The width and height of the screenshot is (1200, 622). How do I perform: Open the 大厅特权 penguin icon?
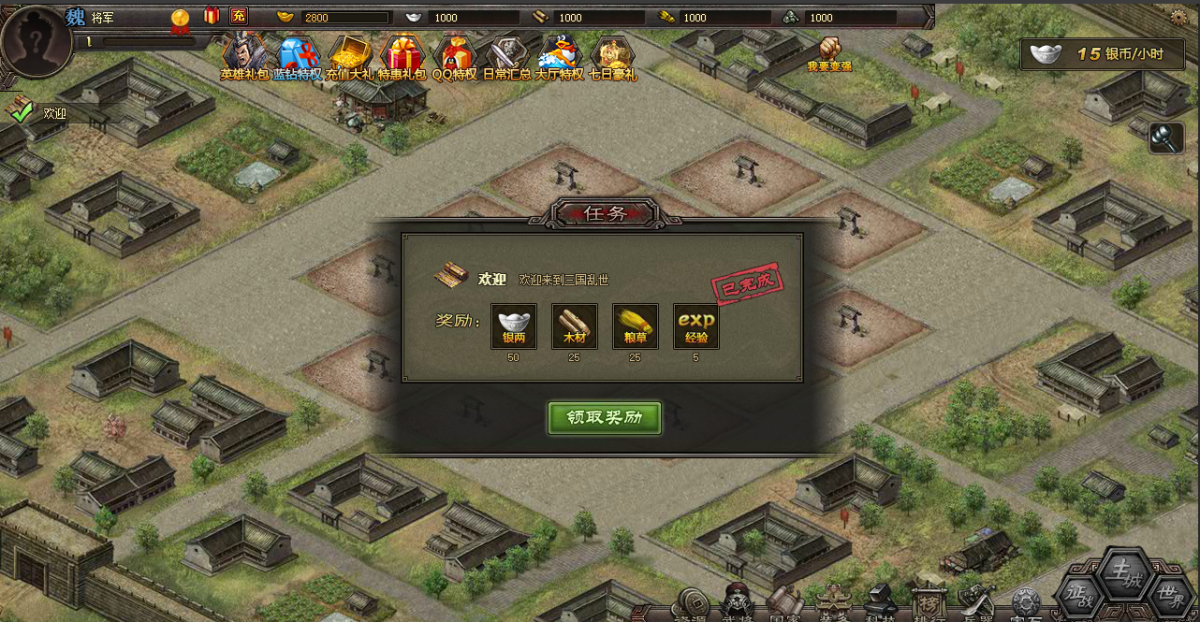(x=559, y=55)
